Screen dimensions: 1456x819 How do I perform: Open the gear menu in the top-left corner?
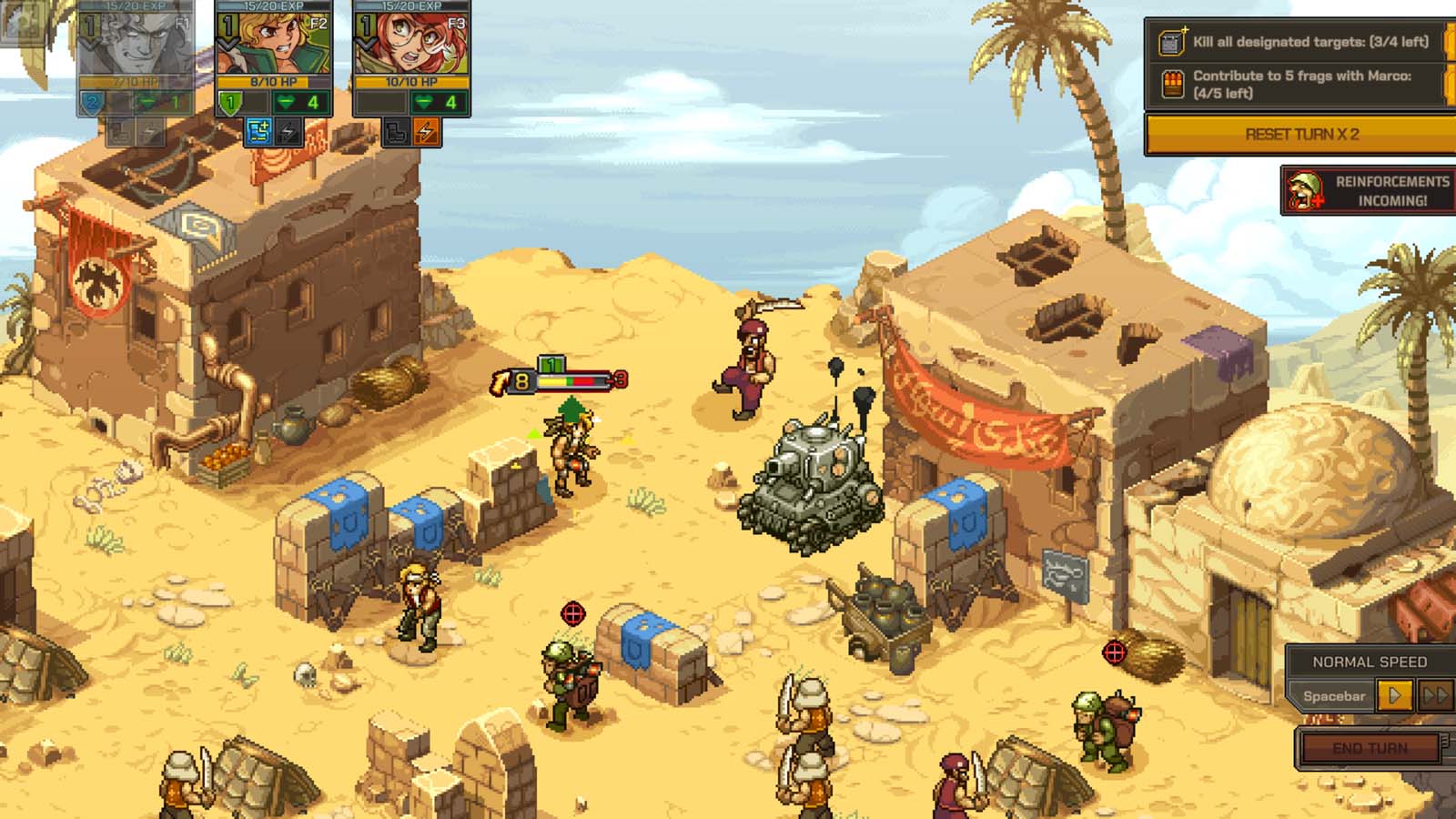click(x=20, y=20)
